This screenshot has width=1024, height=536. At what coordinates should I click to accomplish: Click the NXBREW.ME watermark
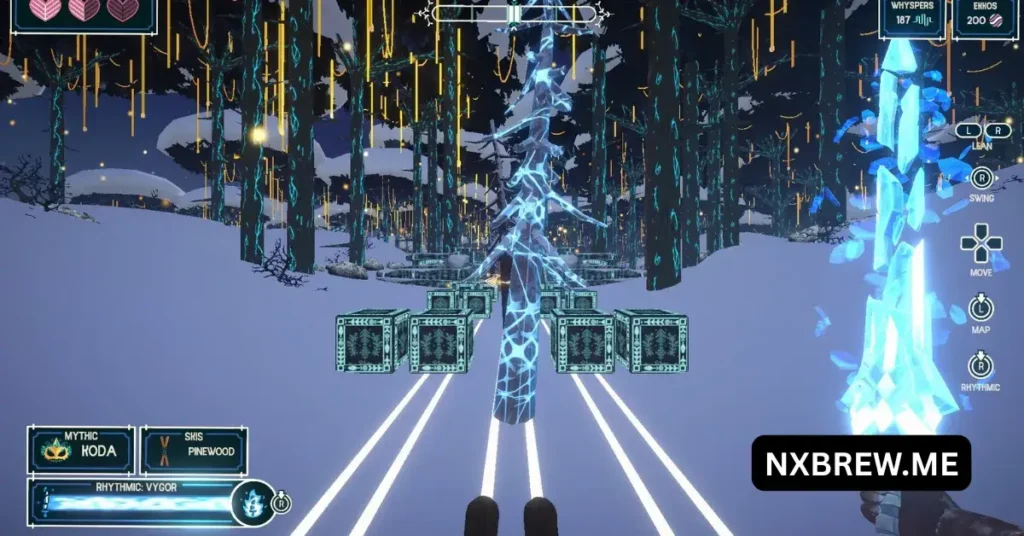click(x=861, y=463)
